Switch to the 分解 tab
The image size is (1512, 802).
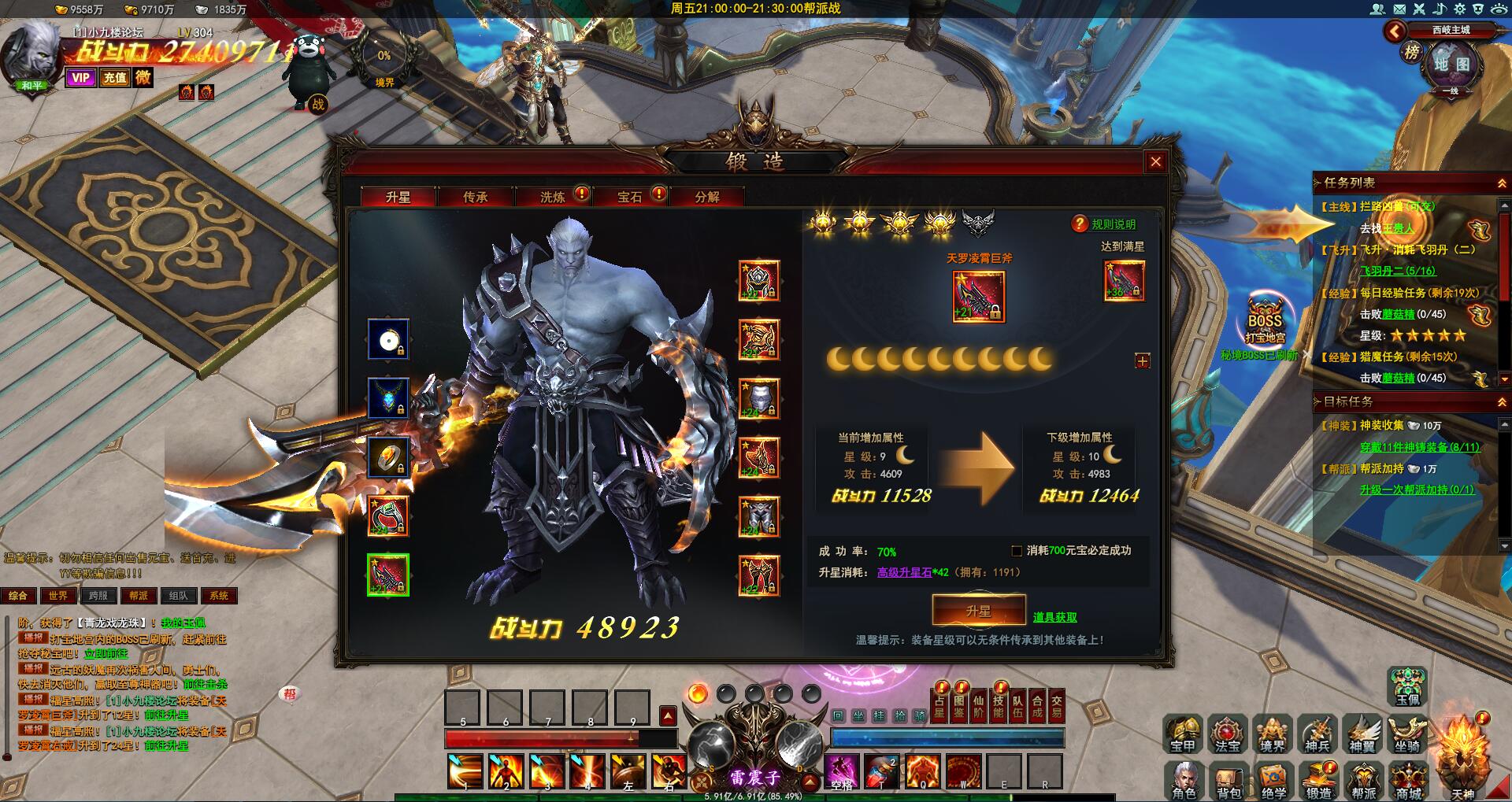pos(706,197)
